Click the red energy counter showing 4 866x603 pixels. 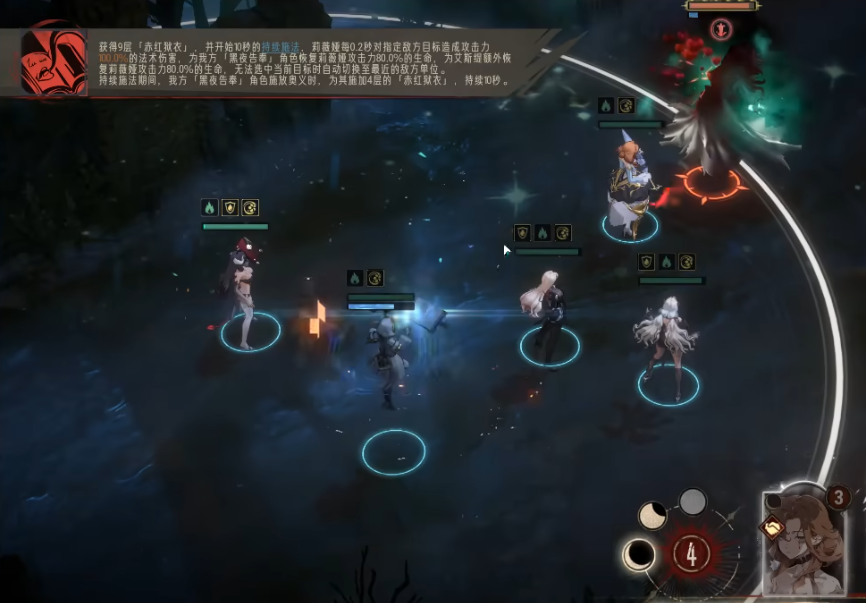click(690, 553)
